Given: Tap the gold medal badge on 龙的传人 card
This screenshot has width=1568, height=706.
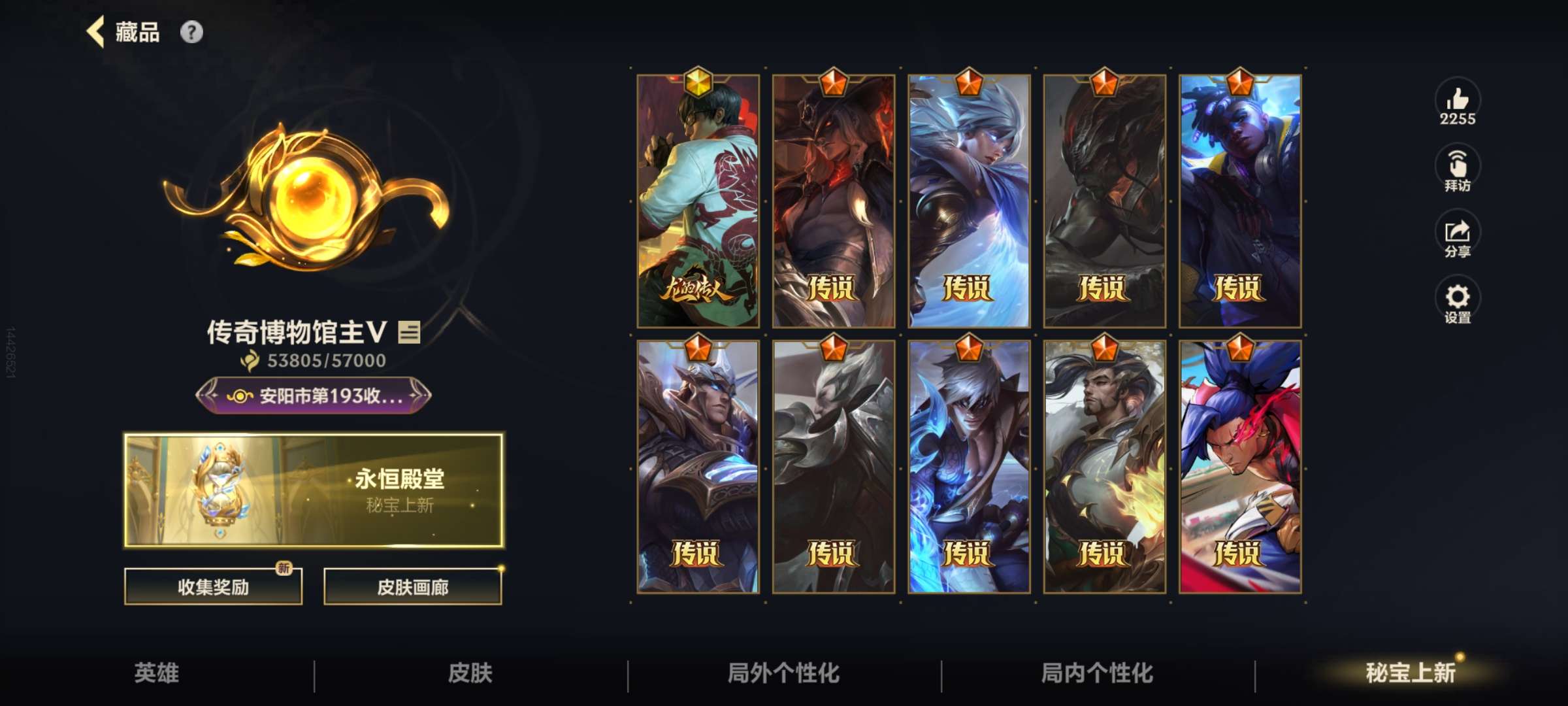Looking at the screenshot, I should pyautogui.click(x=698, y=83).
